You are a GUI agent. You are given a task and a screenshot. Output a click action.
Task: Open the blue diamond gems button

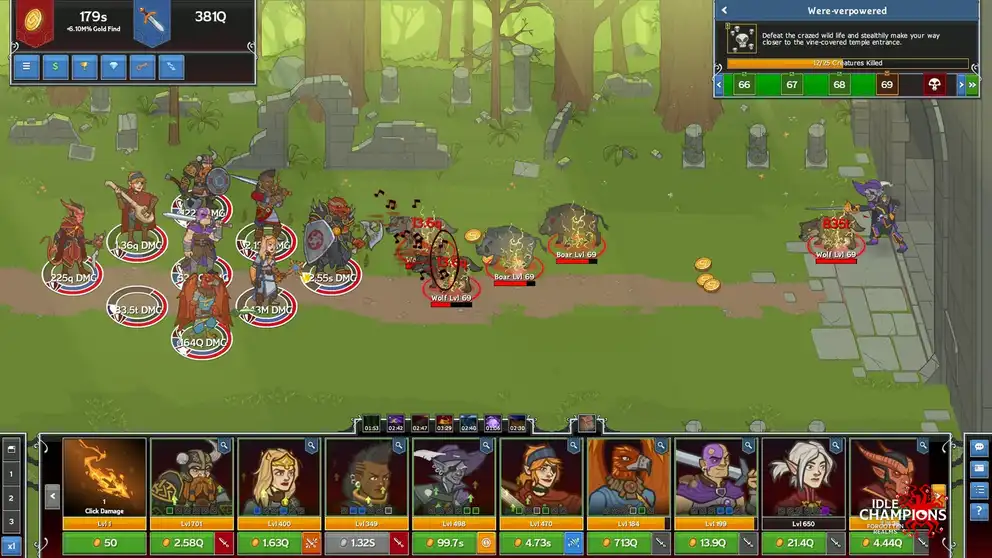click(x=114, y=67)
